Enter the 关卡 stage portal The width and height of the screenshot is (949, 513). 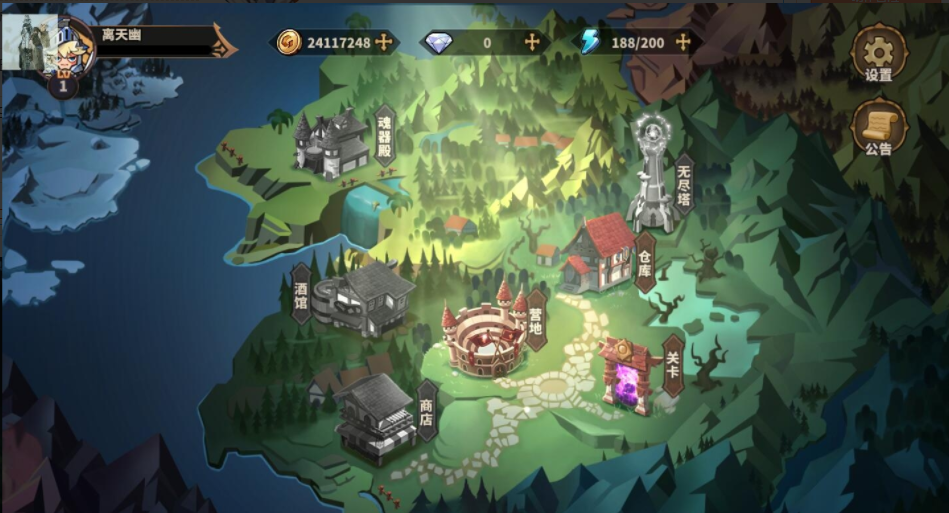pos(628,374)
